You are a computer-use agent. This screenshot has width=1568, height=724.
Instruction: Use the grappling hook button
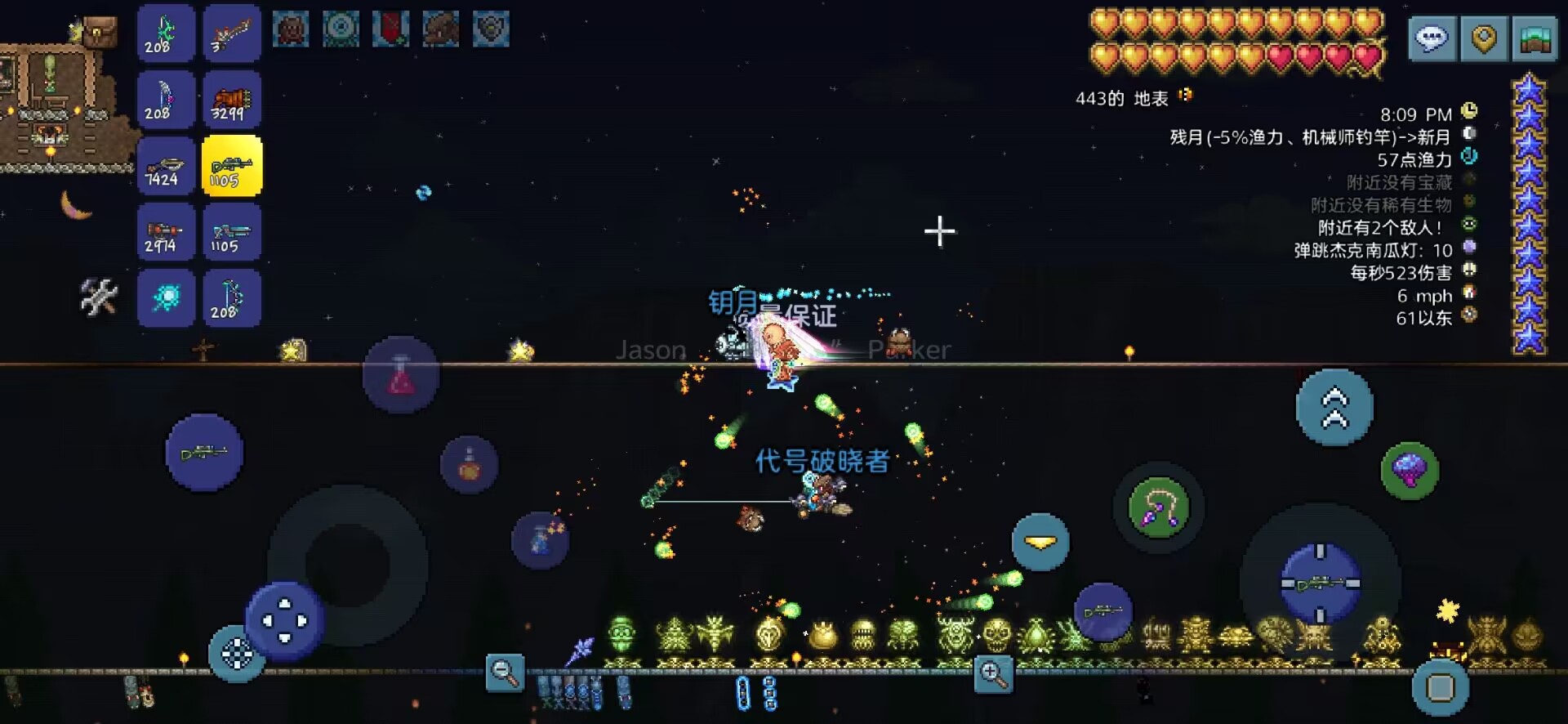coord(1158,507)
